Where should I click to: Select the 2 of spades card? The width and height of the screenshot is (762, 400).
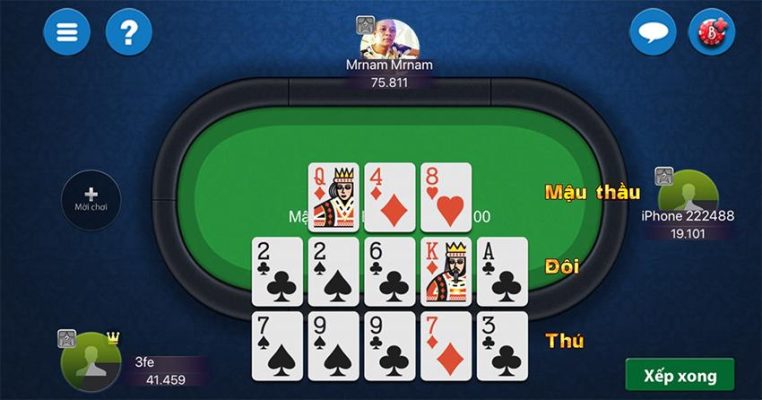(333, 271)
